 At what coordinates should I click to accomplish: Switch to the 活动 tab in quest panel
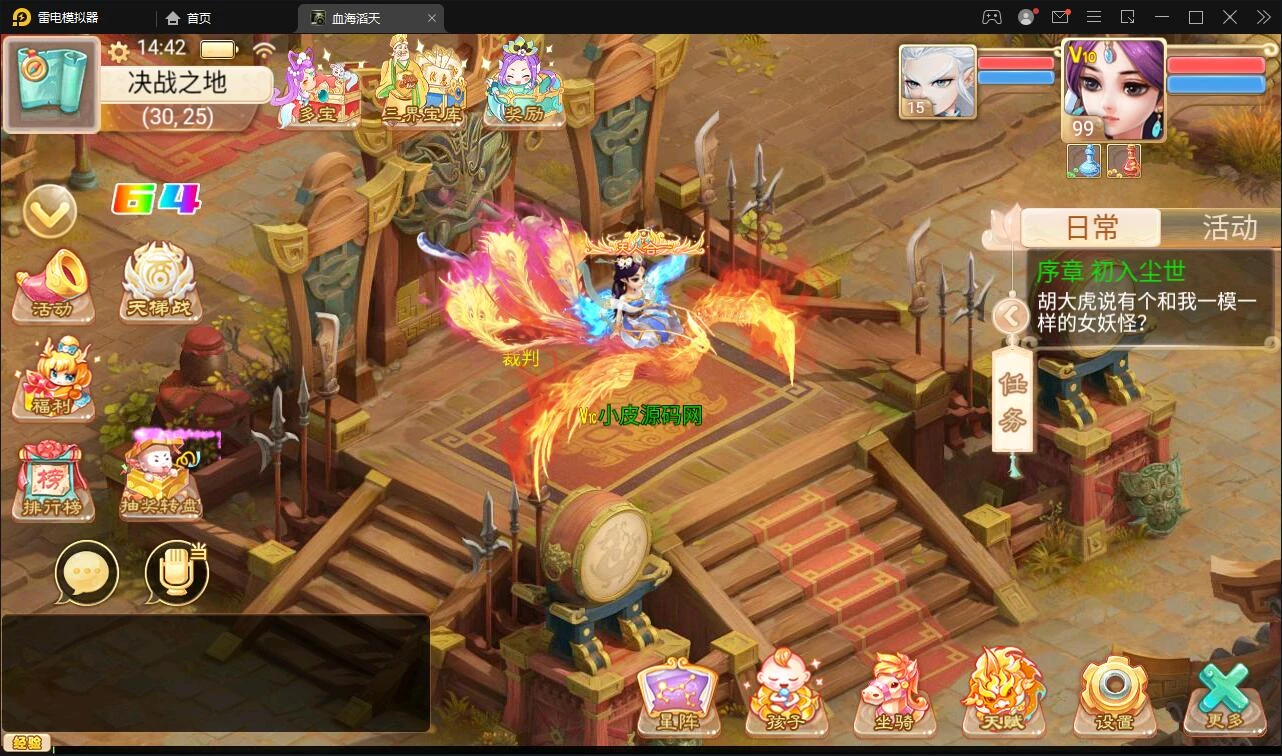[x=1228, y=228]
